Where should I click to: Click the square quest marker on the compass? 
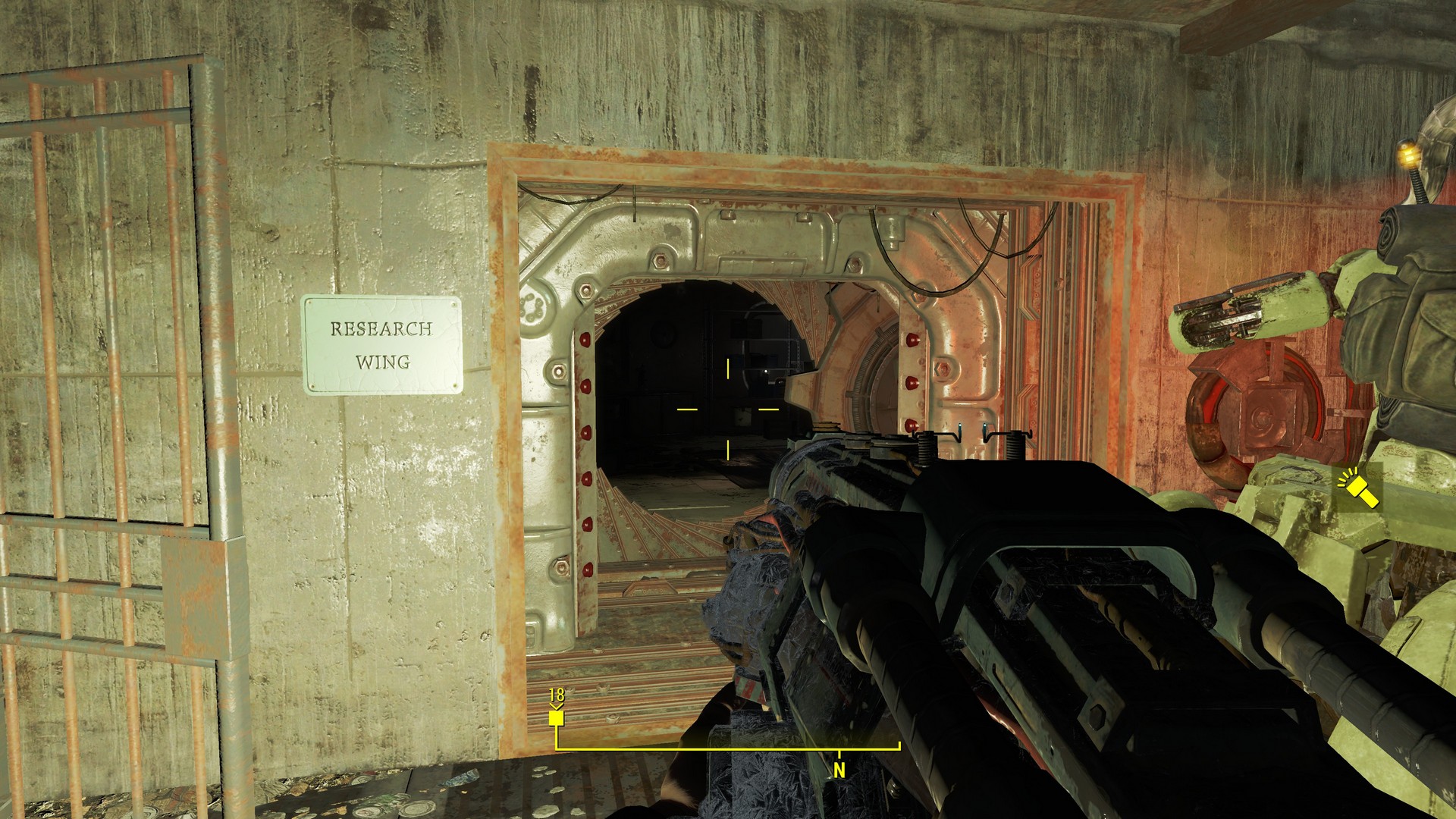coord(557,717)
